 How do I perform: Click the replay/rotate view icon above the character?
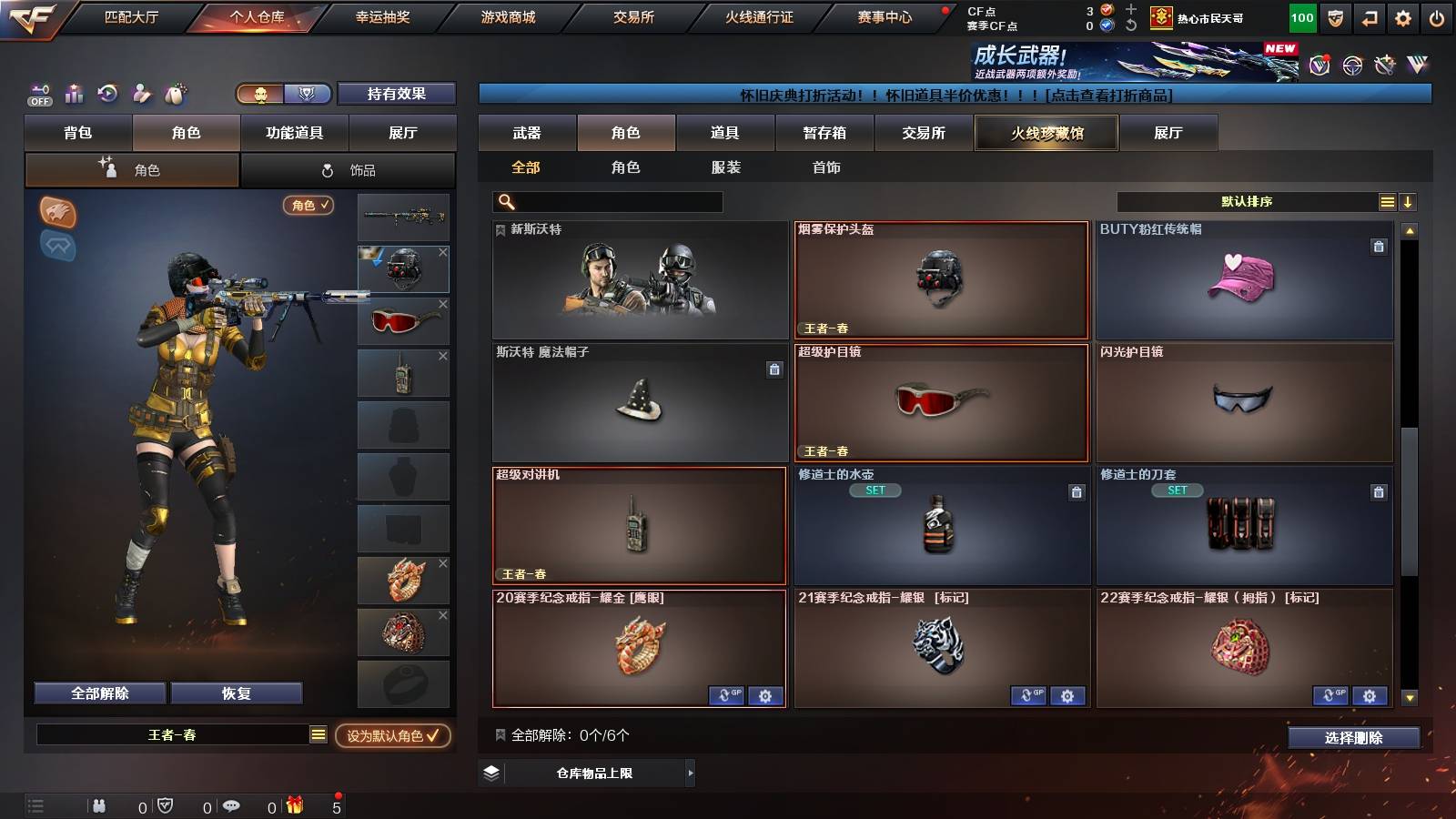pos(108,94)
